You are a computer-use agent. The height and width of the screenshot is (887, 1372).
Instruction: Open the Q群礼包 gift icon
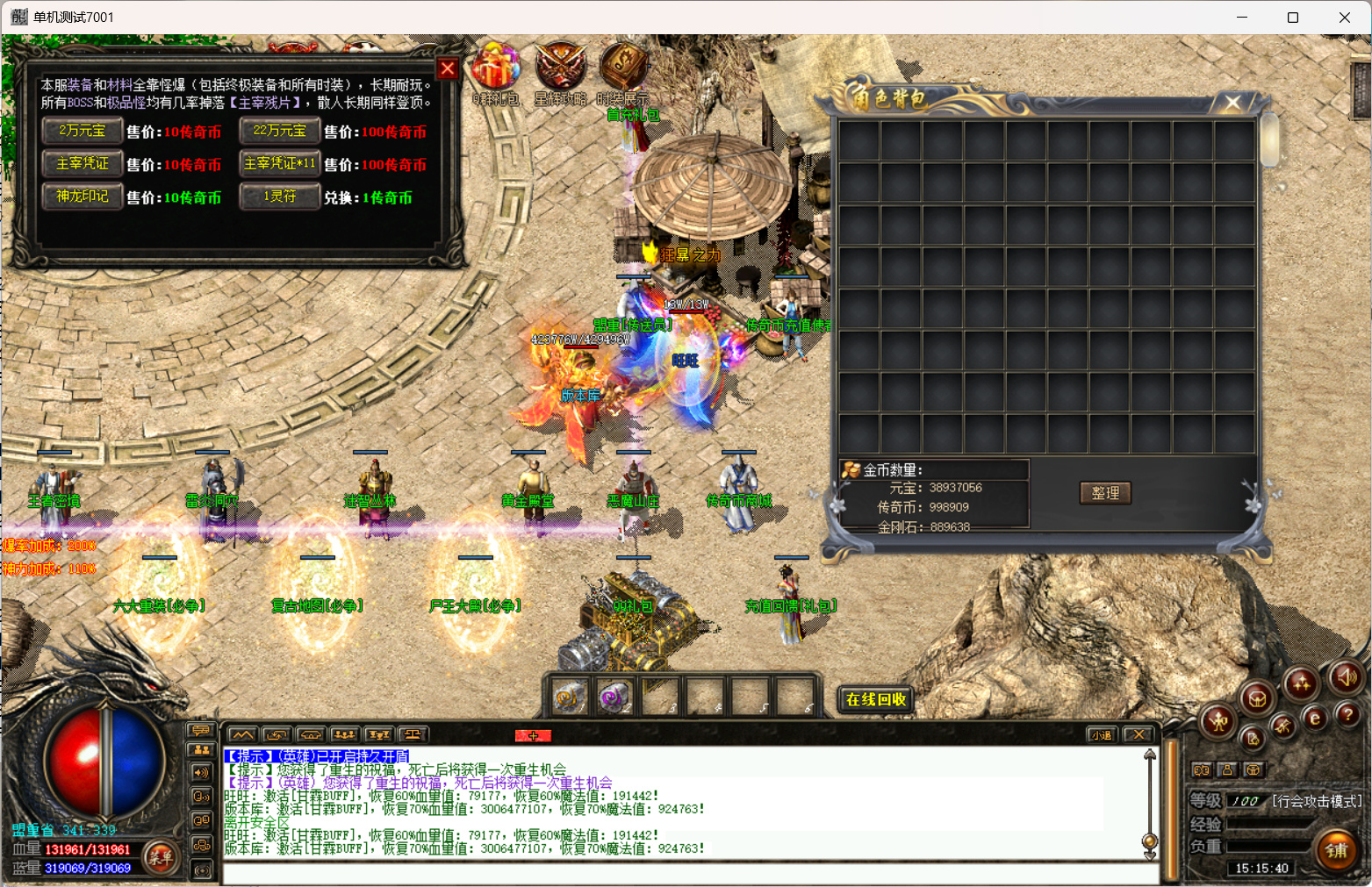496,68
